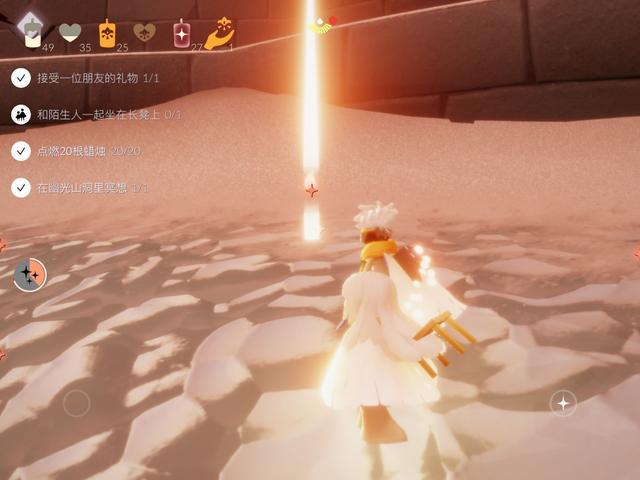Tap the white candle currency icon
Screen dimensions: 640x480
(32, 32)
